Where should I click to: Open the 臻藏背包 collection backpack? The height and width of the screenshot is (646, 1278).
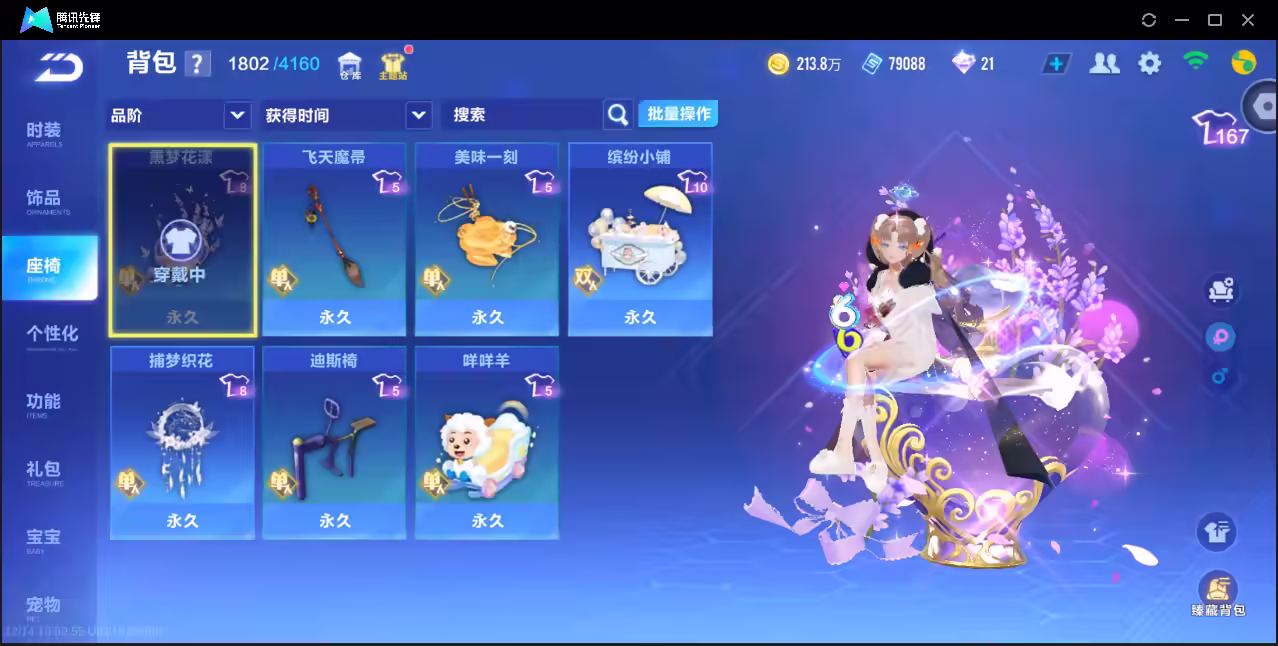pos(1217,594)
